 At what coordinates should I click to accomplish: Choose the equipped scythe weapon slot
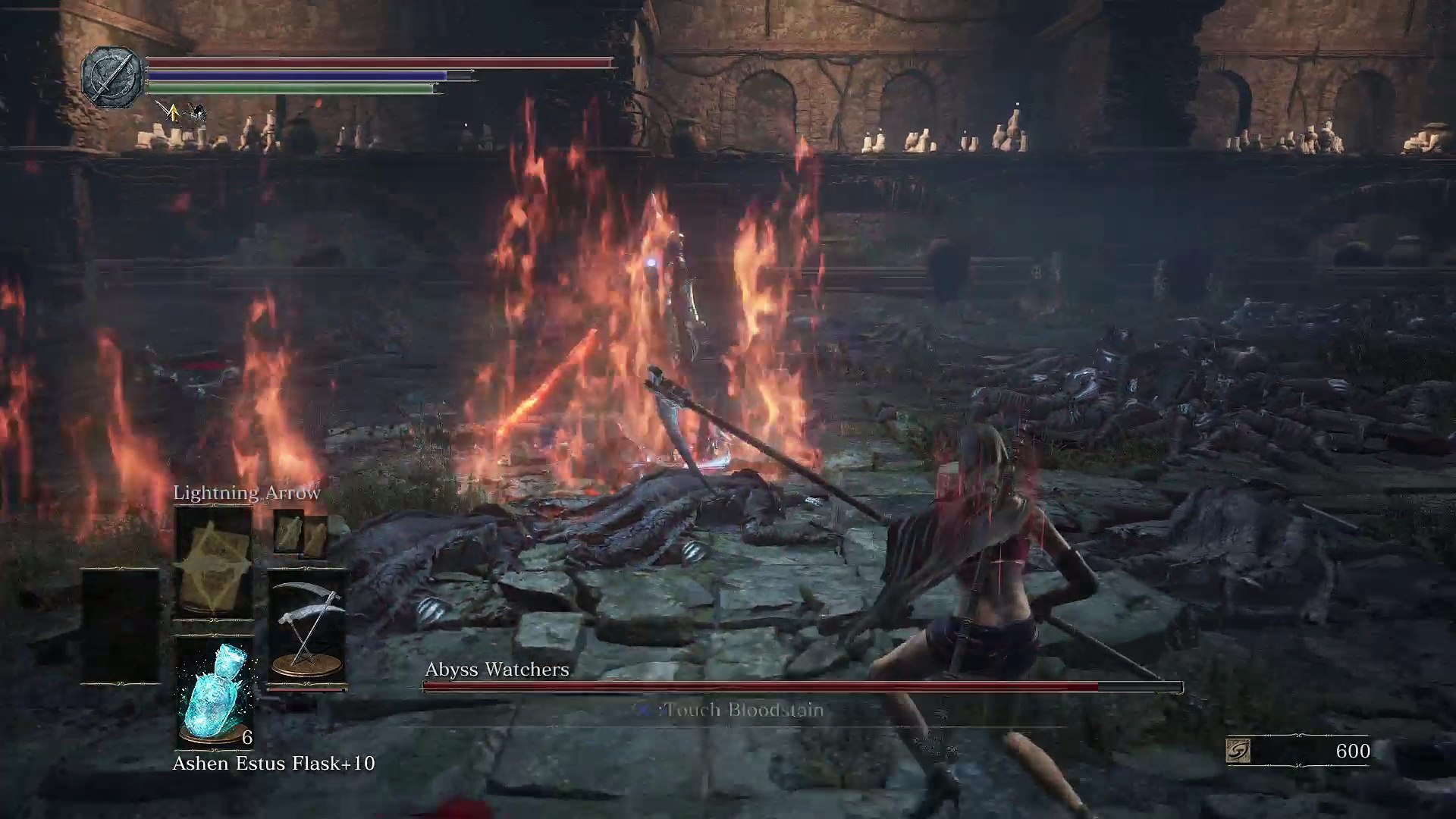pos(307,629)
